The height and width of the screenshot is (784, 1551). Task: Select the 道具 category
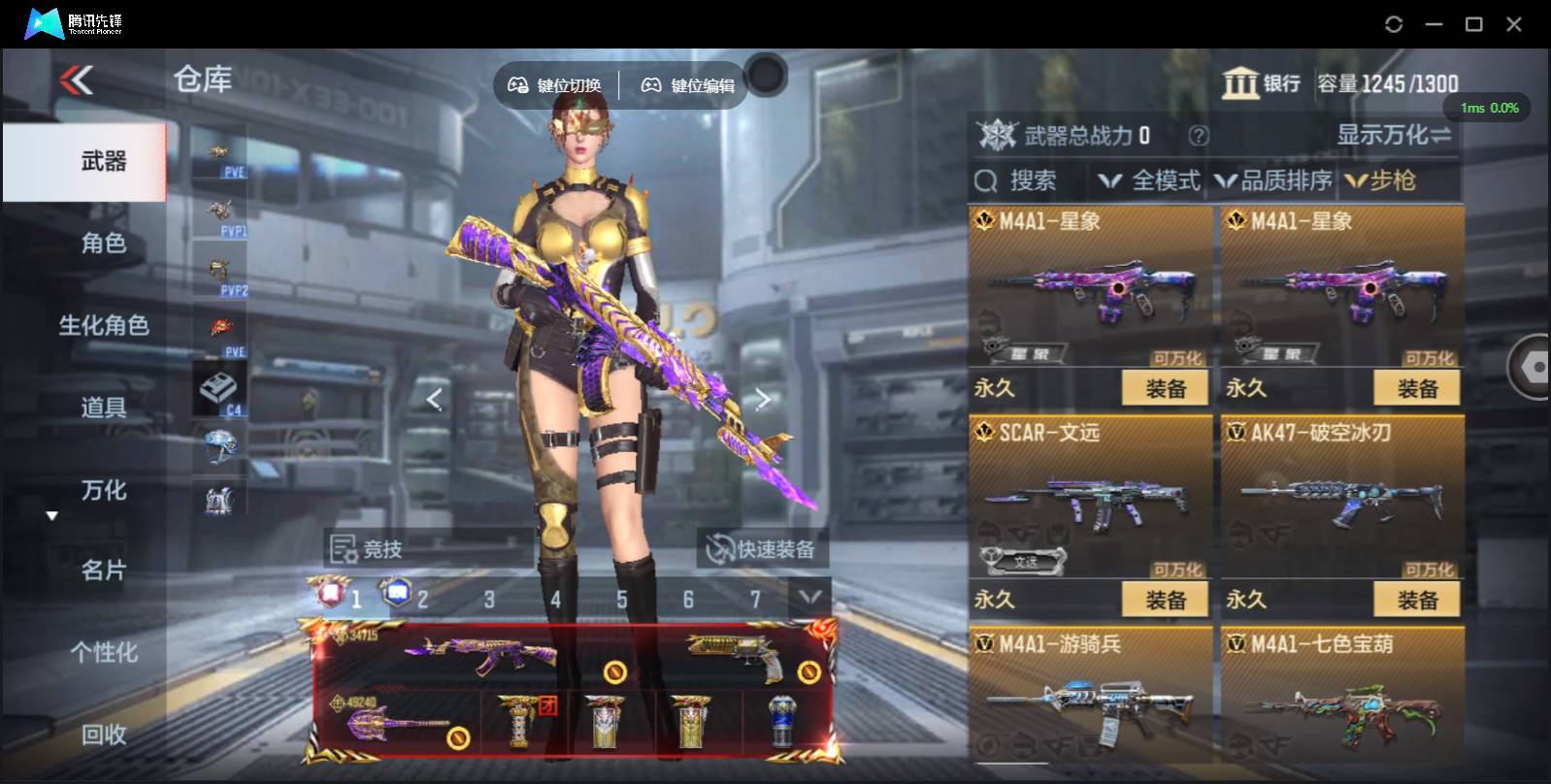(104, 408)
